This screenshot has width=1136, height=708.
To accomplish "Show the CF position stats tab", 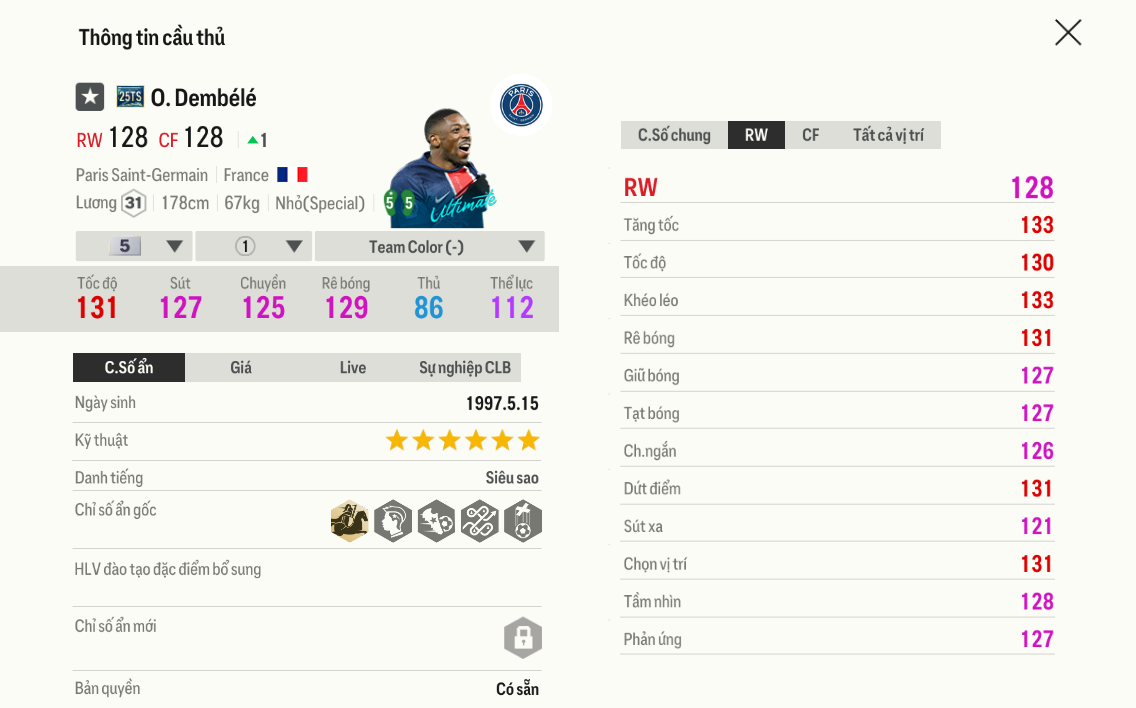I will (x=810, y=135).
